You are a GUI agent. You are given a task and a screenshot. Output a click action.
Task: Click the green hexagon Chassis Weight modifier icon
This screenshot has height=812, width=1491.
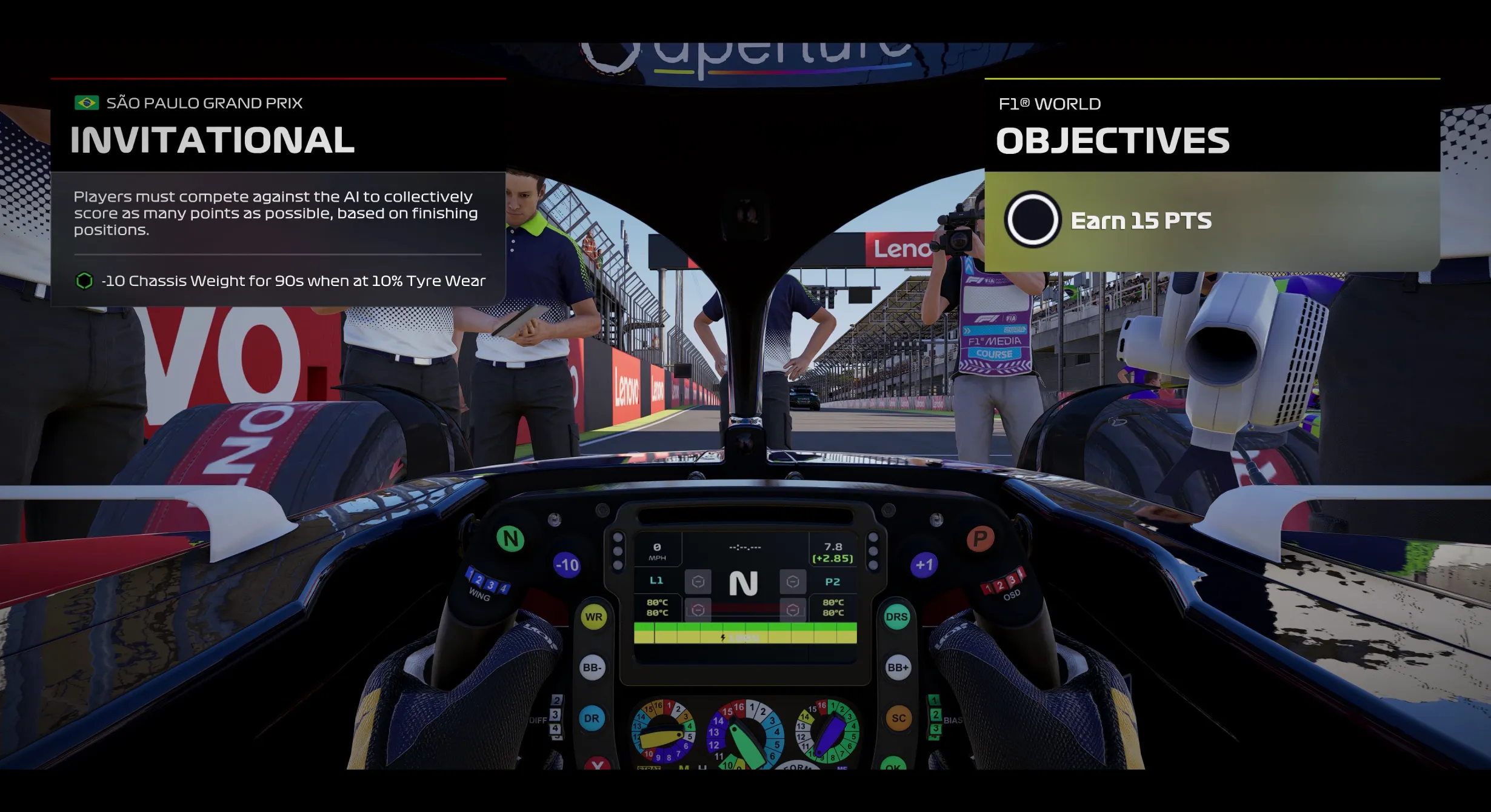[x=84, y=281]
